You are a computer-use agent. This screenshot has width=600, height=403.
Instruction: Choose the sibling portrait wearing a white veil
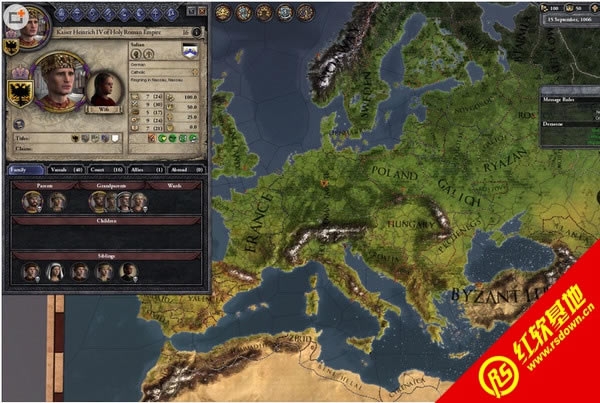[x=55, y=271]
